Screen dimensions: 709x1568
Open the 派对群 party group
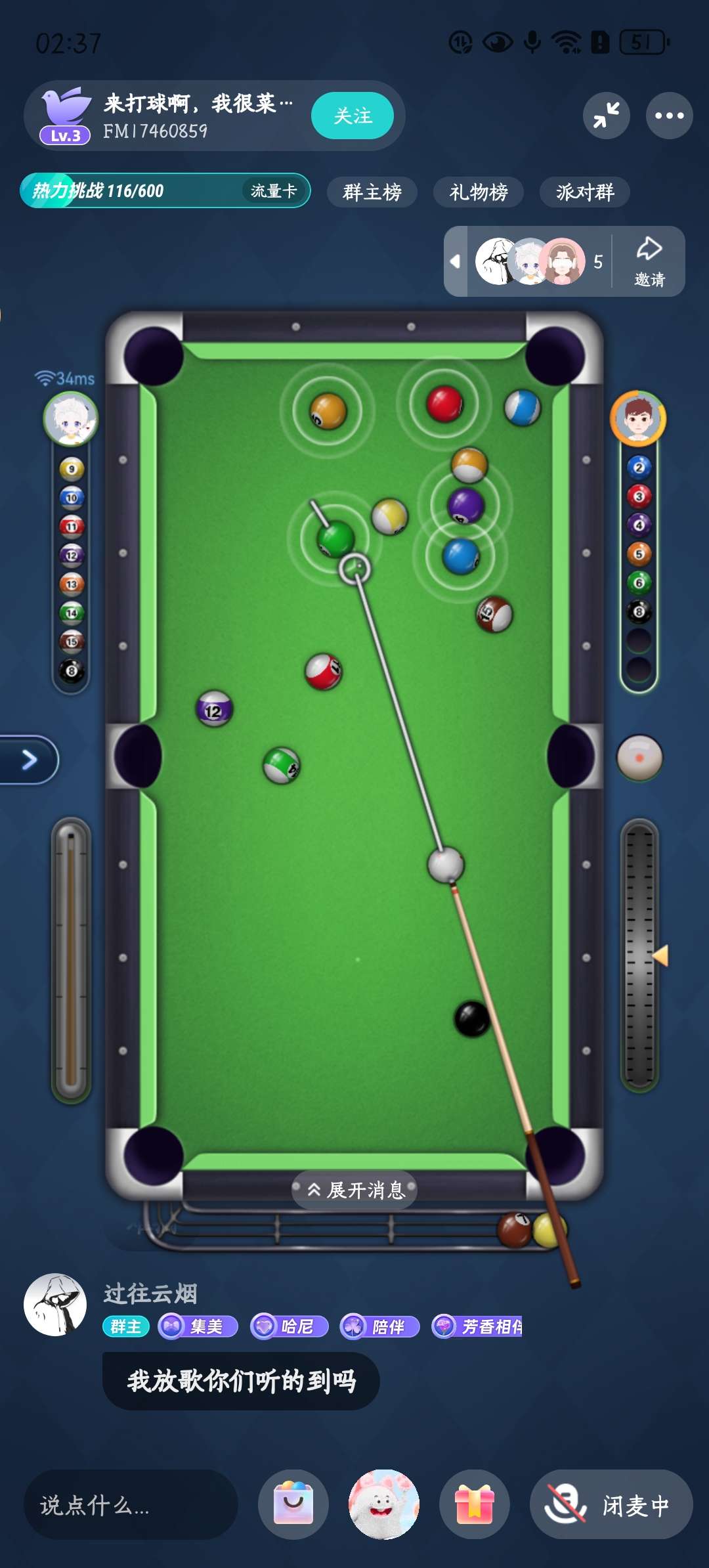point(584,192)
